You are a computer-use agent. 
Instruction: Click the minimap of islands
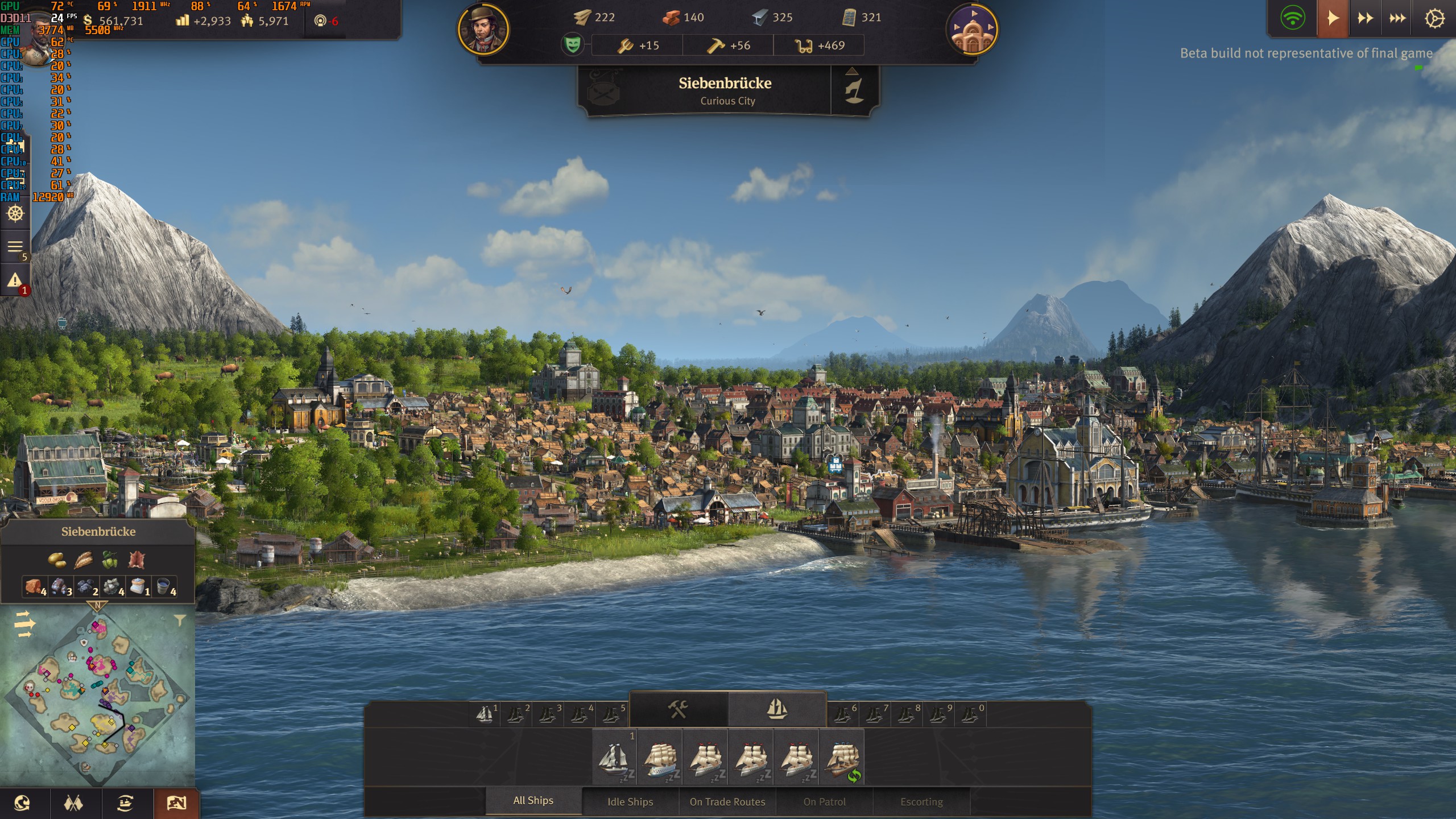tap(98, 697)
